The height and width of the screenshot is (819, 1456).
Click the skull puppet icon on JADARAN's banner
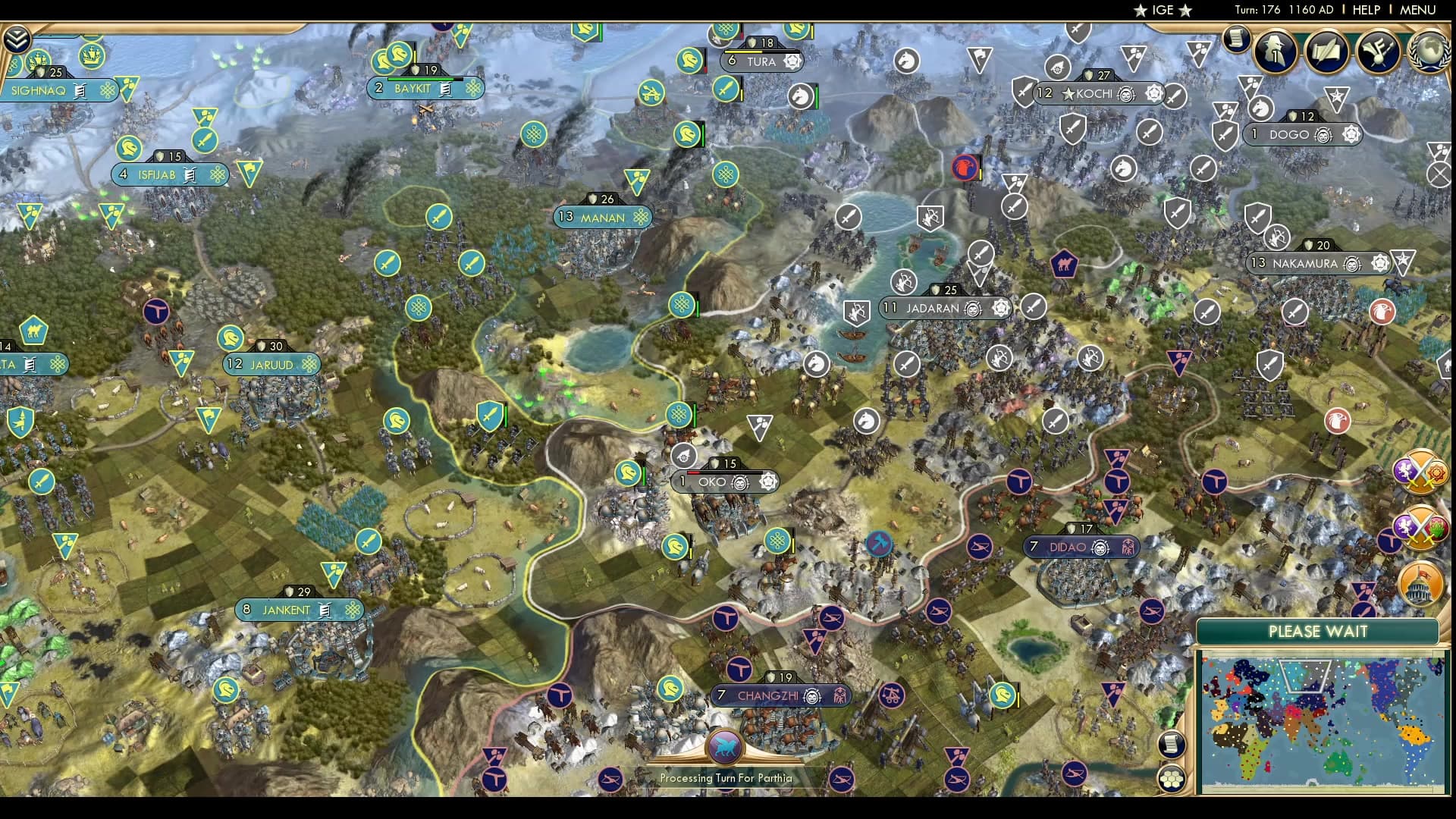971,308
